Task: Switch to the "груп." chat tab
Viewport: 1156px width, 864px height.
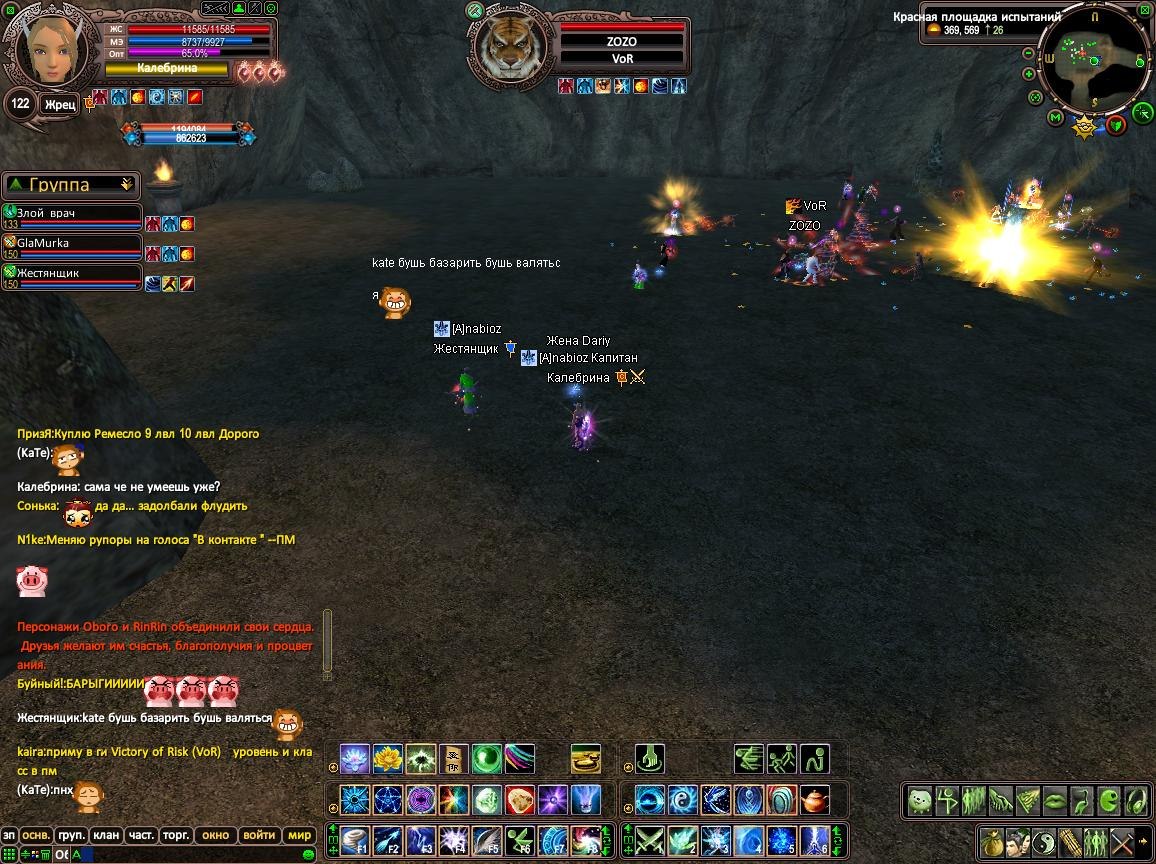Action: [71, 835]
